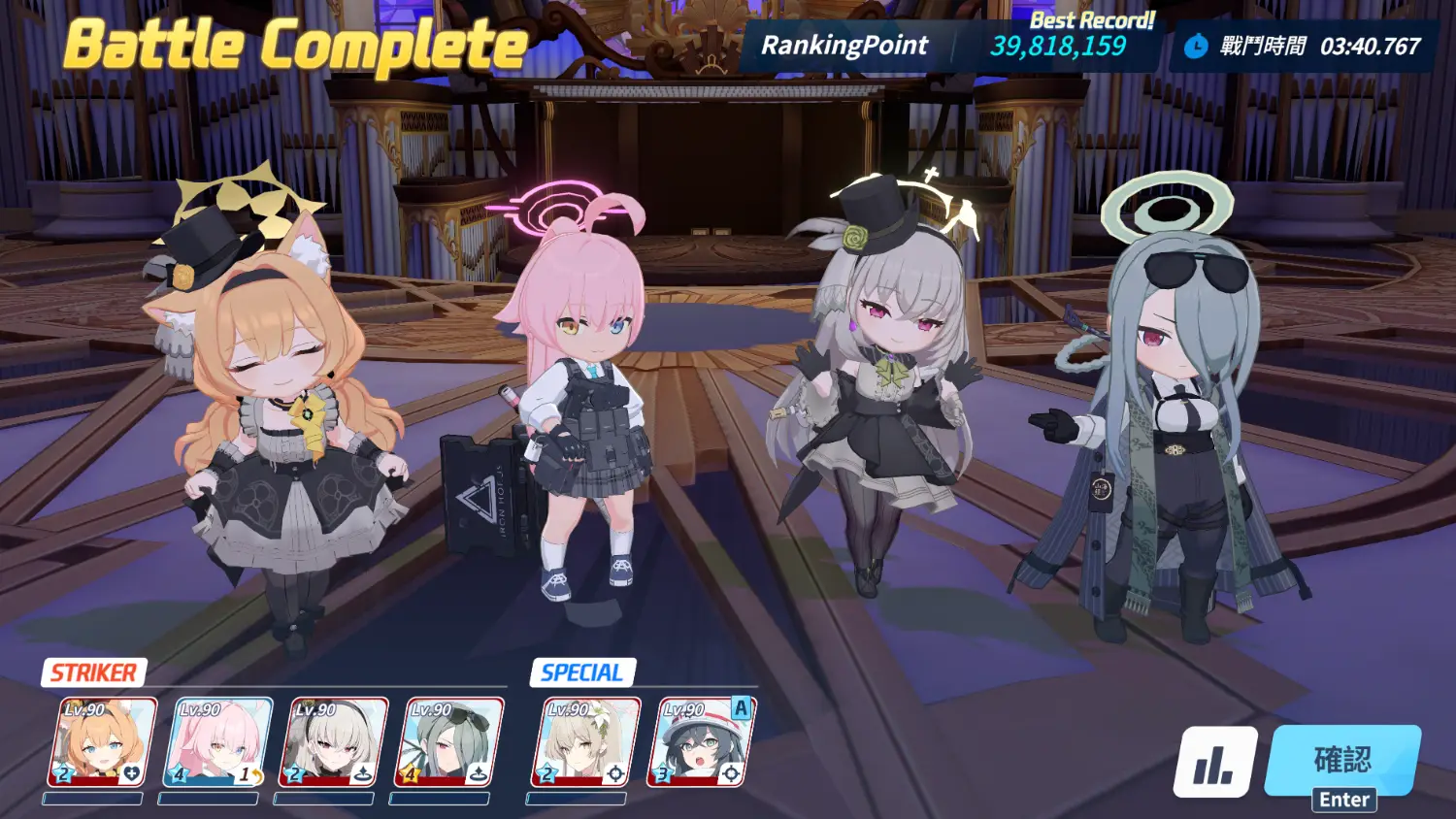Select the blonde special student portrait
The image size is (1456, 819).
point(585,742)
